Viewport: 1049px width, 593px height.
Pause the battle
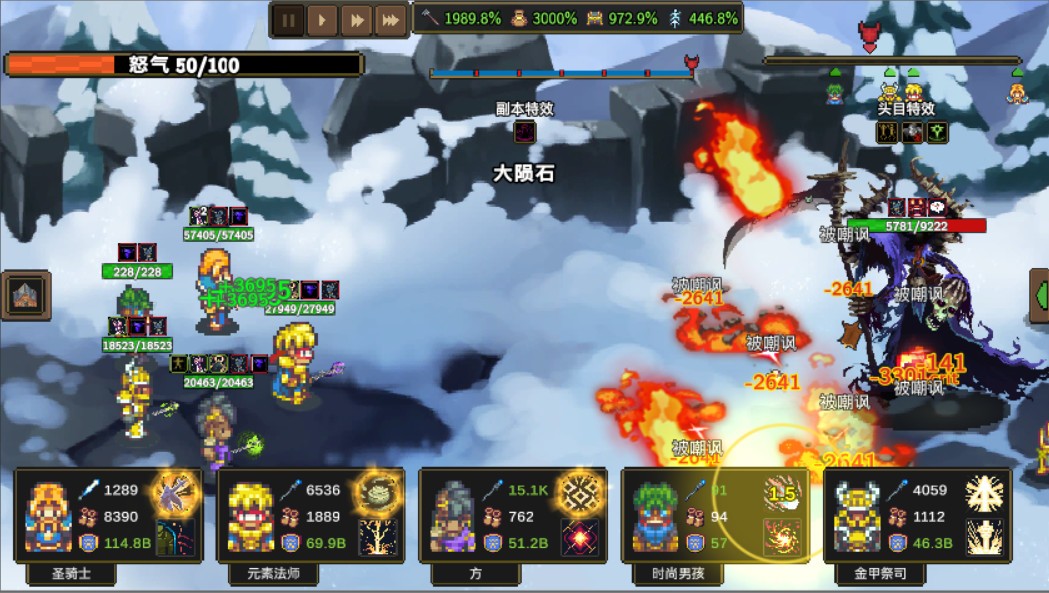pyautogui.click(x=289, y=19)
